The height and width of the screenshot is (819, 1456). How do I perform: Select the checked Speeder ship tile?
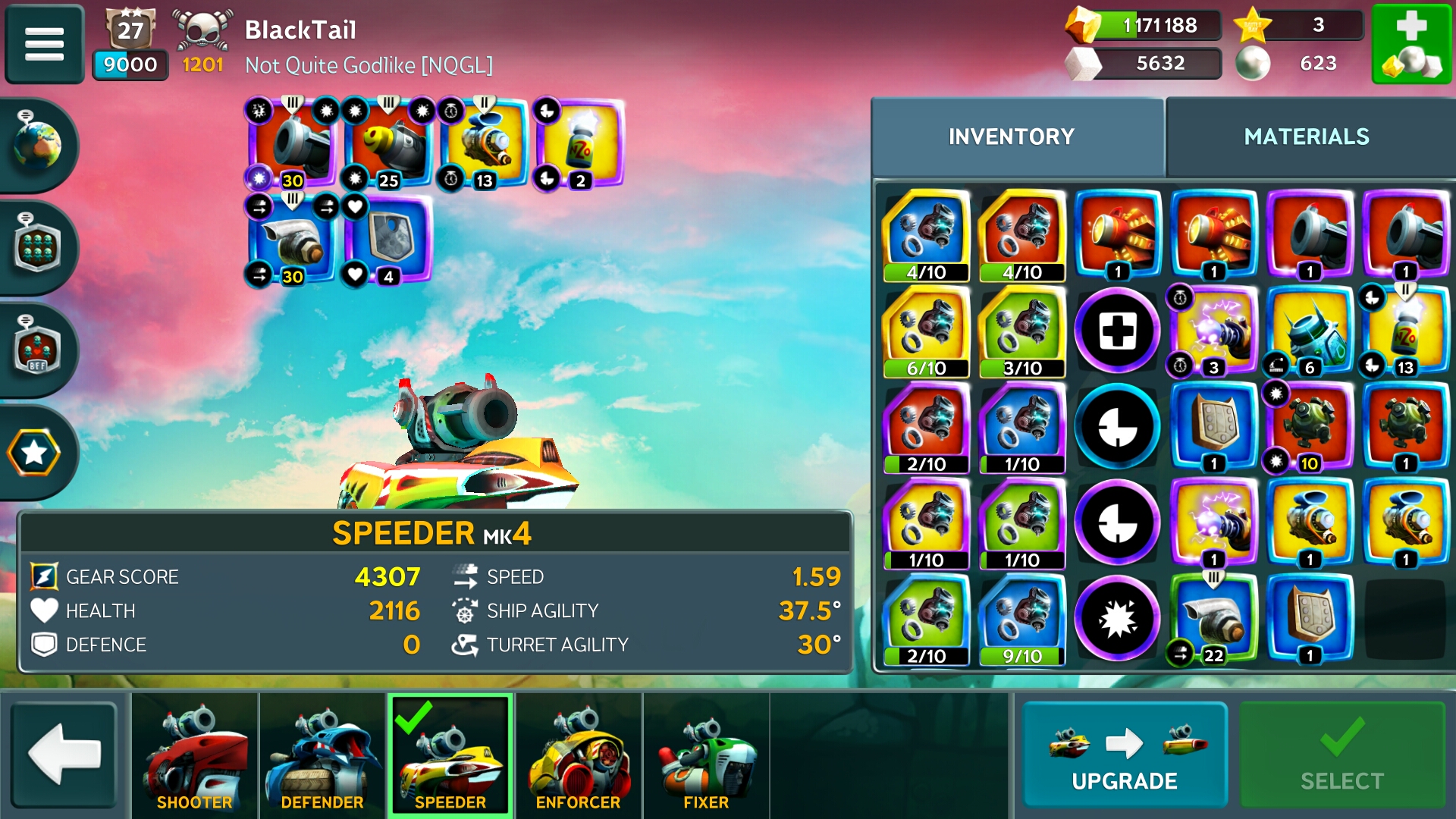(x=450, y=756)
